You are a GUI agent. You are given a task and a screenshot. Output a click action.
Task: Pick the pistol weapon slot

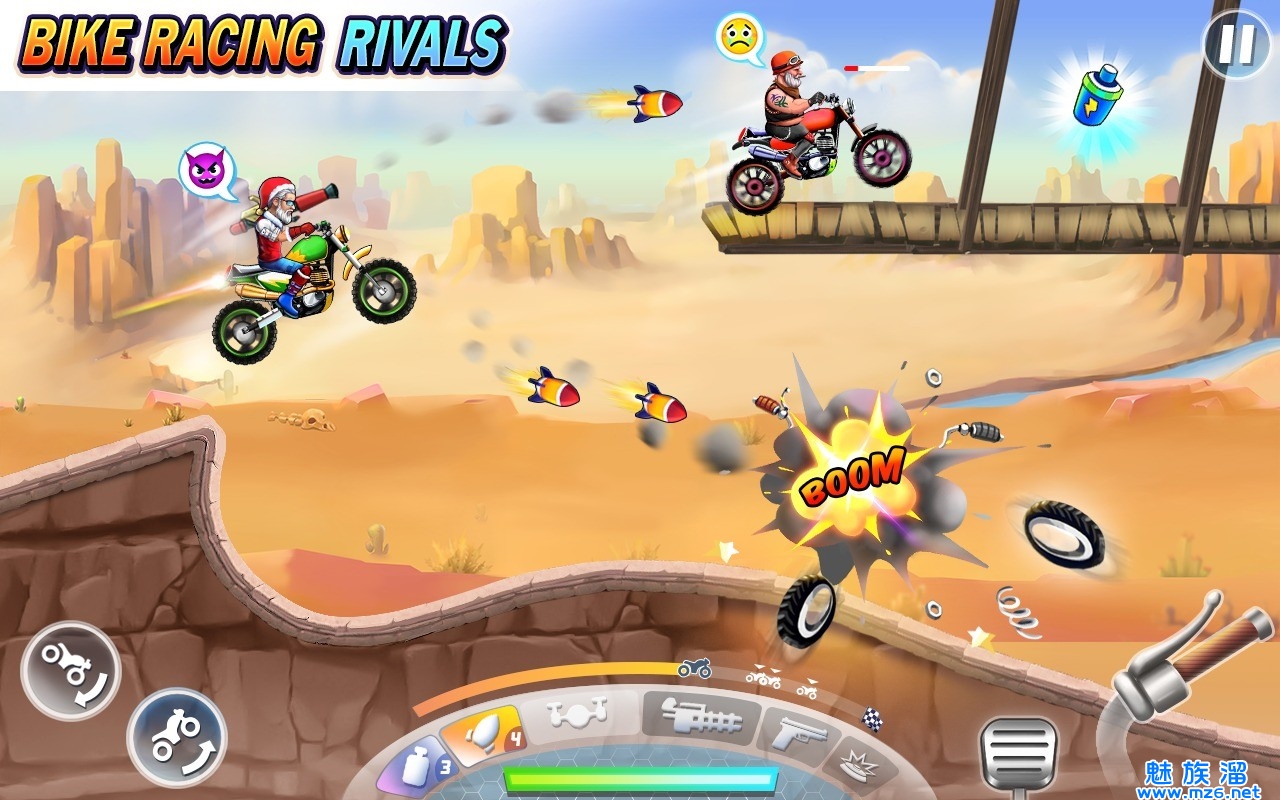click(x=797, y=737)
